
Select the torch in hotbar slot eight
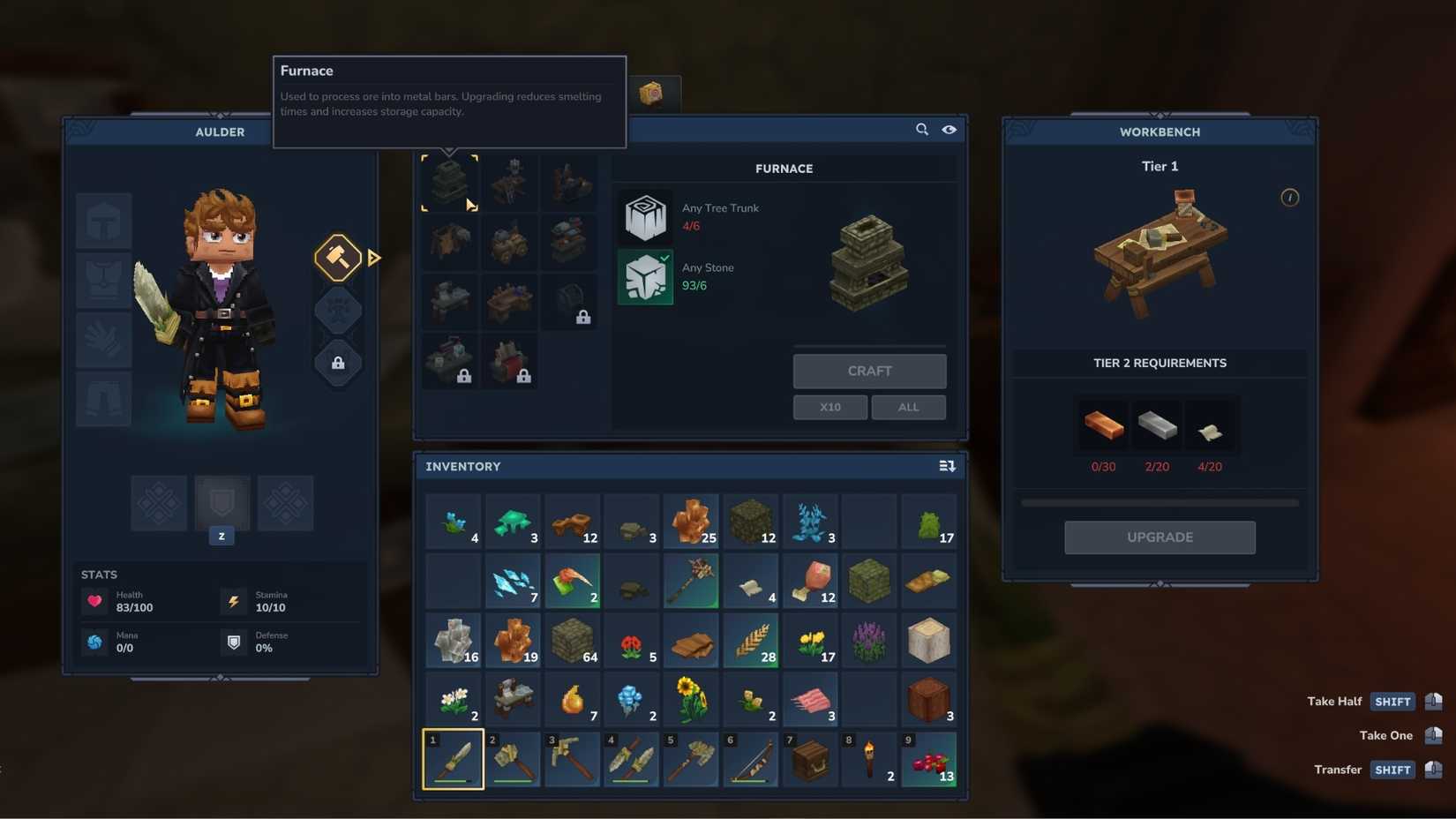click(x=869, y=759)
